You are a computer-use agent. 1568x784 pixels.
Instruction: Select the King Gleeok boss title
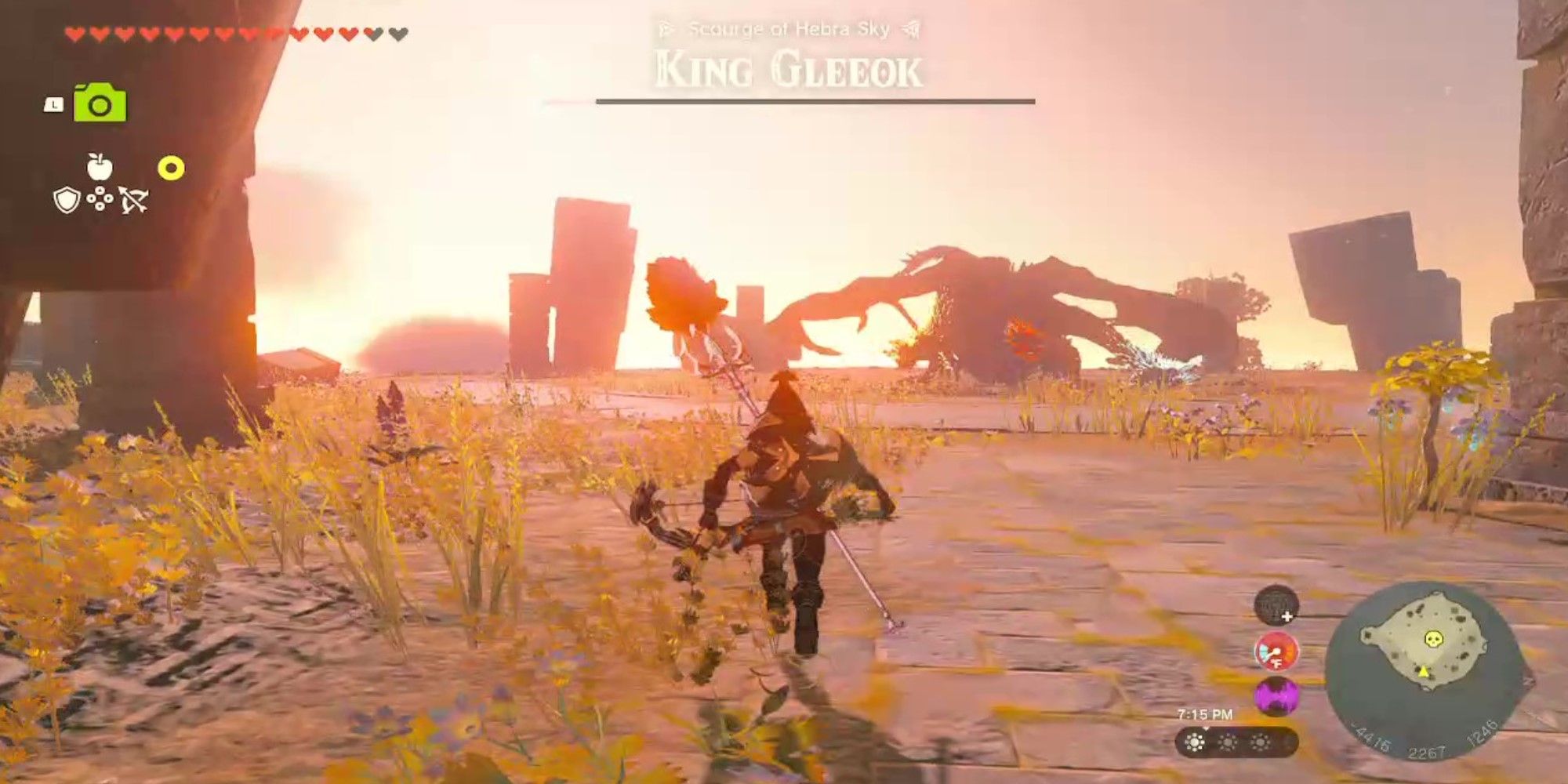788,71
